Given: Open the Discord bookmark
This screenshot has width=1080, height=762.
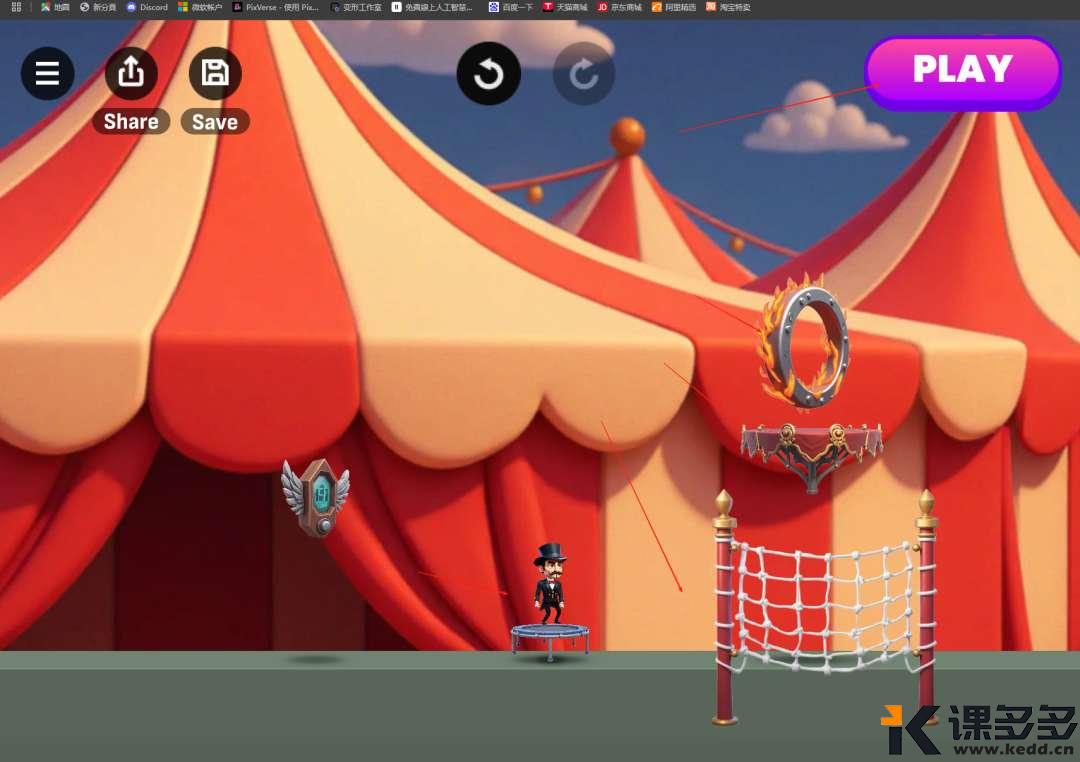Looking at the screenshot, I should coord(147,7).
